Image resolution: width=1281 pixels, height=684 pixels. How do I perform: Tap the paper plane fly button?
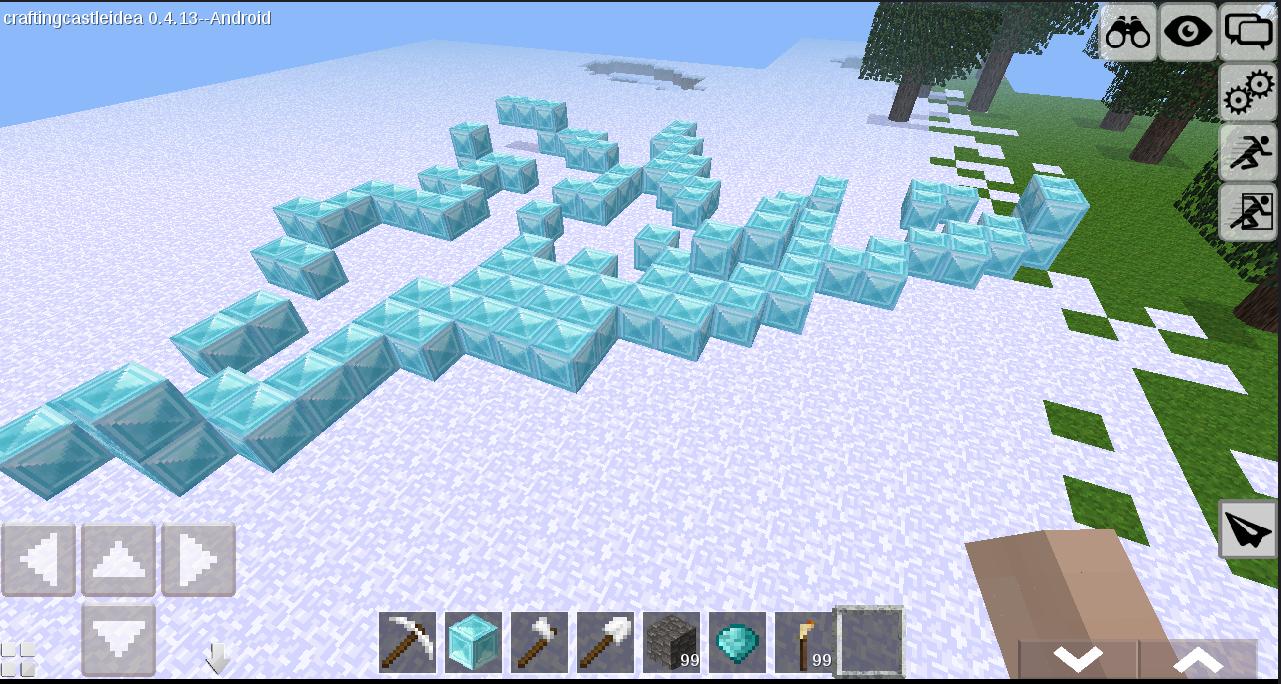[x=1247, y=529]
